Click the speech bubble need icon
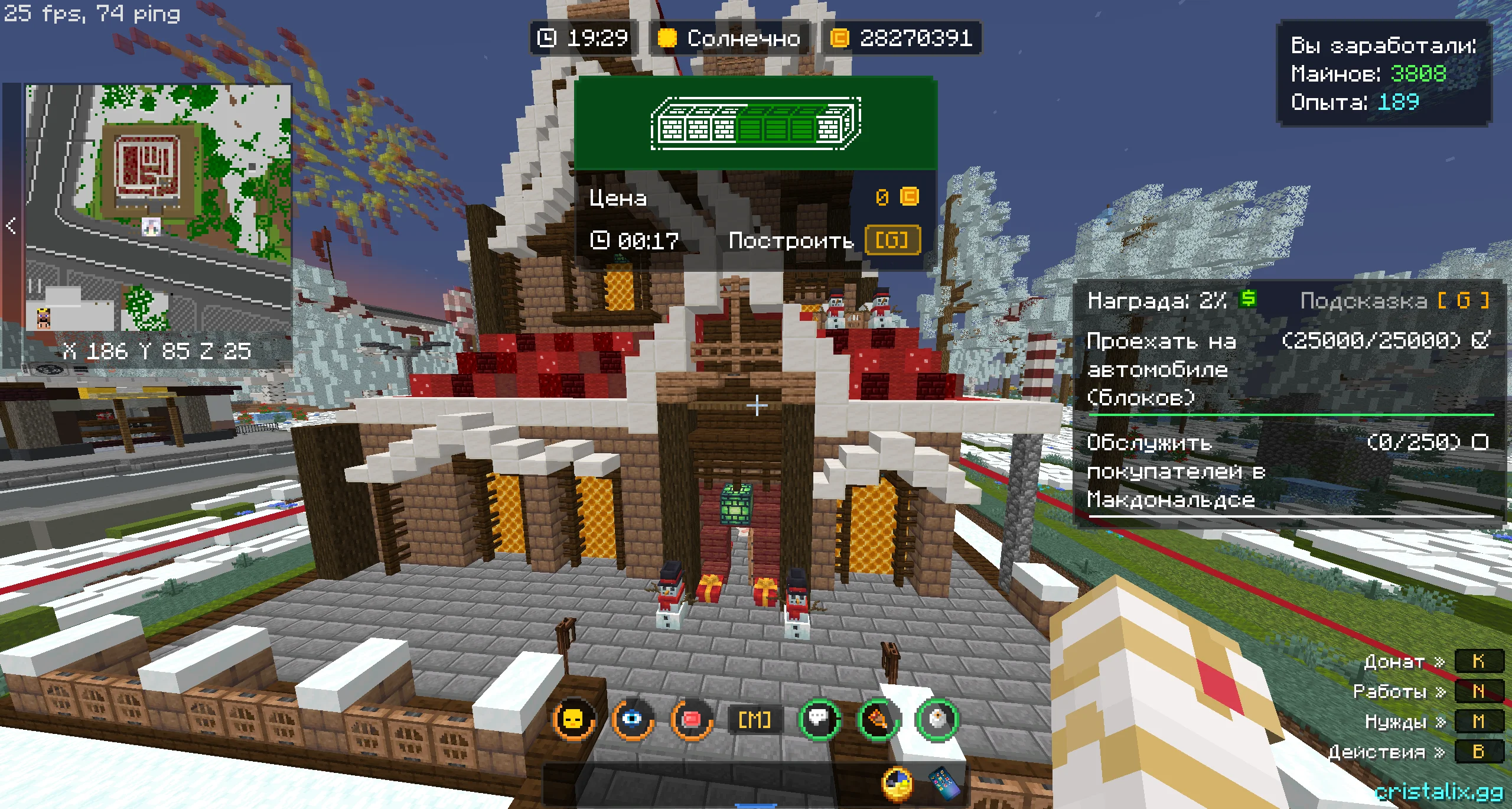The image size is (1512, 809). click(x=819, y=719)
